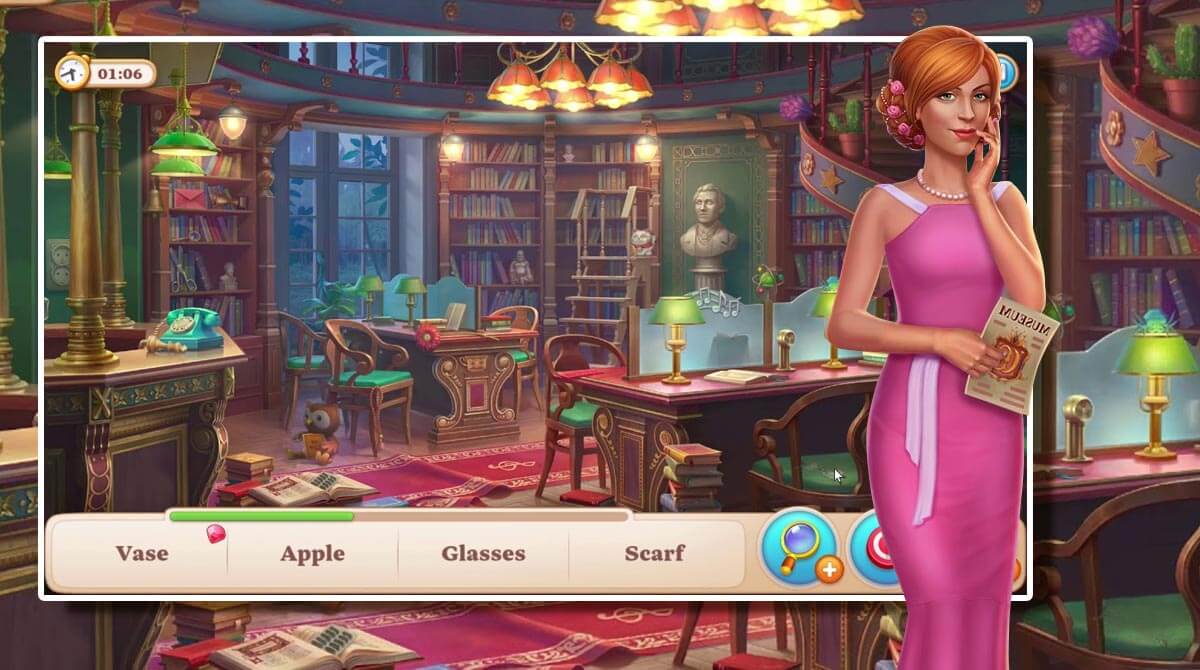
Task: Select the Vase entry in the list
Action: pos(141,553)
